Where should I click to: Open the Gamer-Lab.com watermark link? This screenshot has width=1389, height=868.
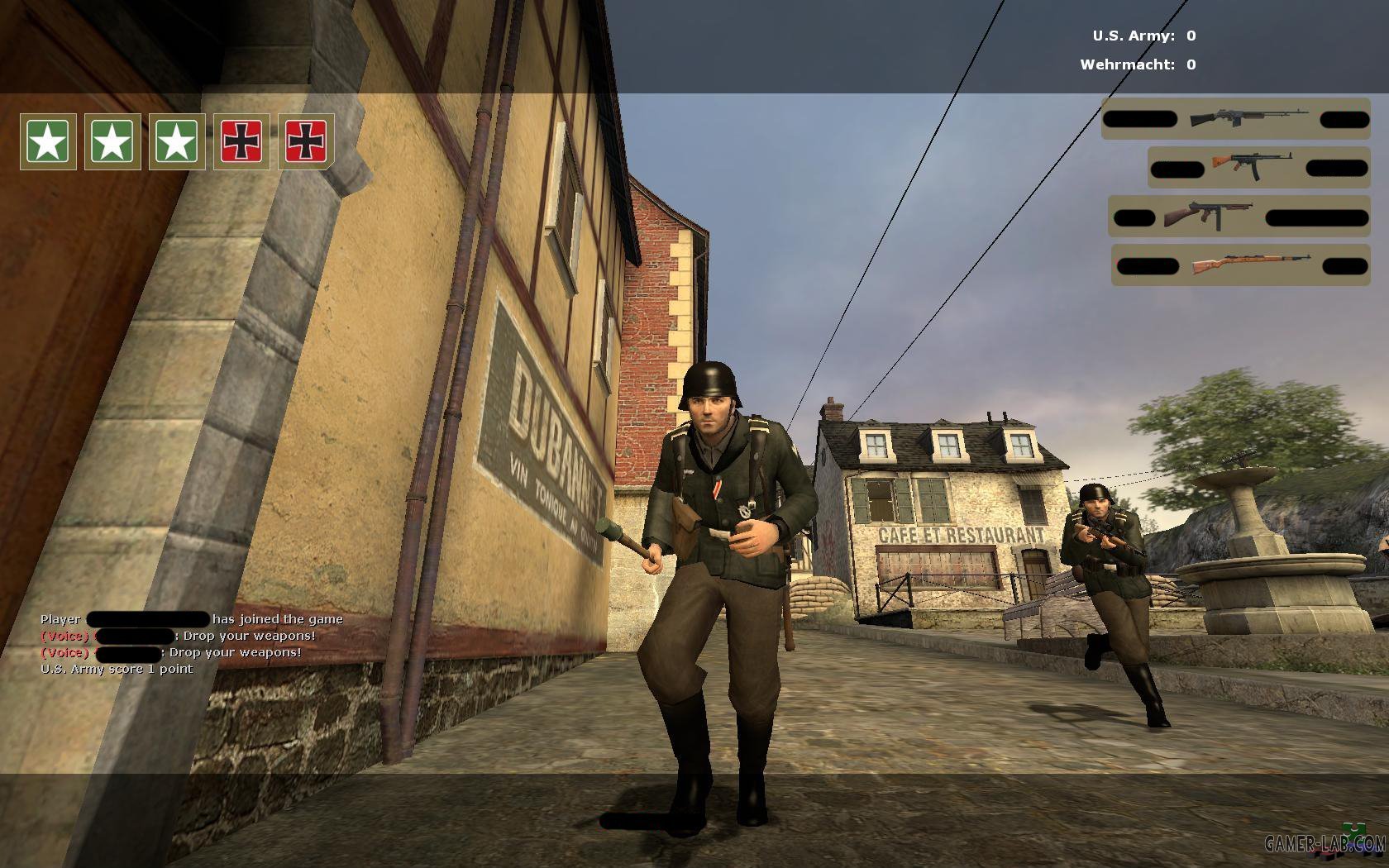click(1325, 843)
